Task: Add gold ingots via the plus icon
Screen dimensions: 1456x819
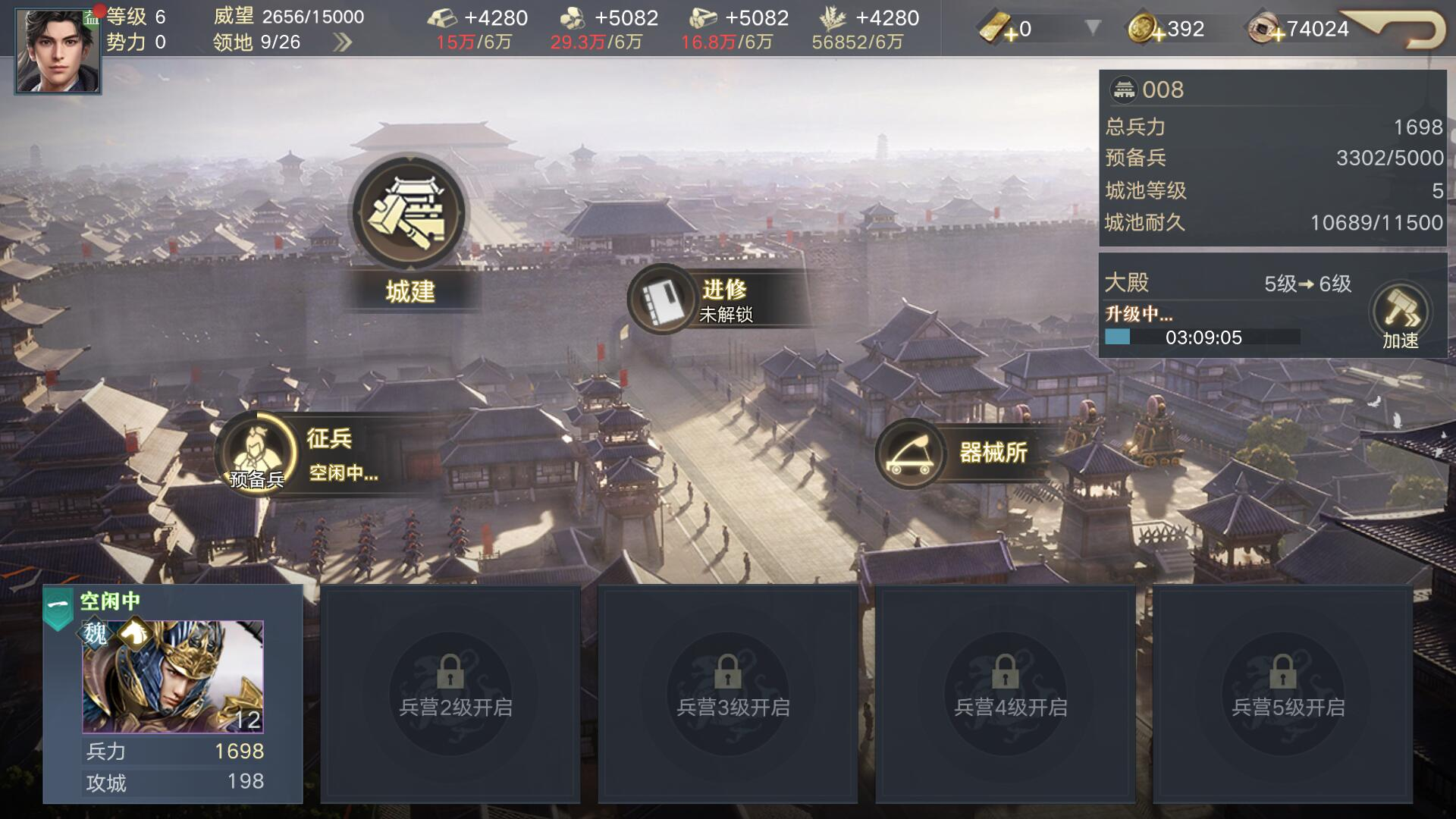Action: [x=999, y=30]
